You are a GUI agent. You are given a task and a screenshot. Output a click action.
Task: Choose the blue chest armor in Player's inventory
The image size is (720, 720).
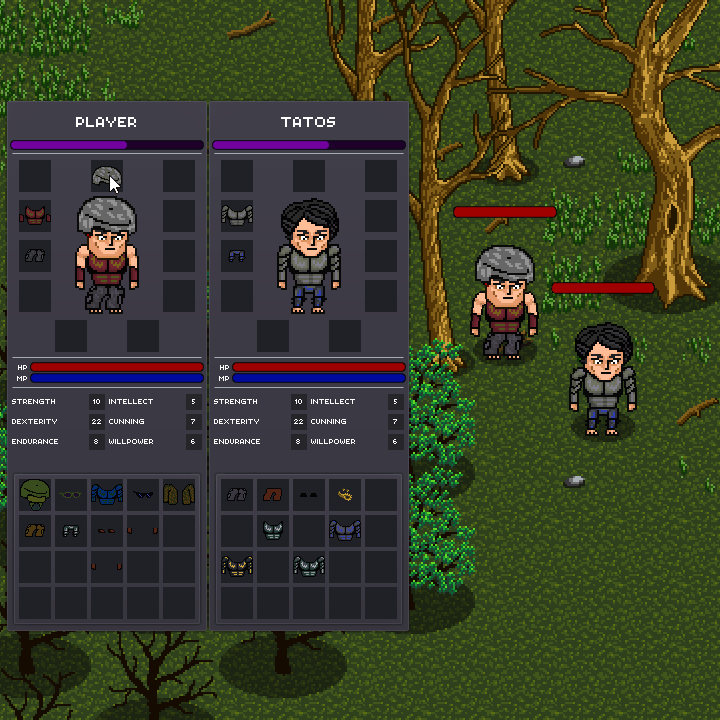pos(107,494)
